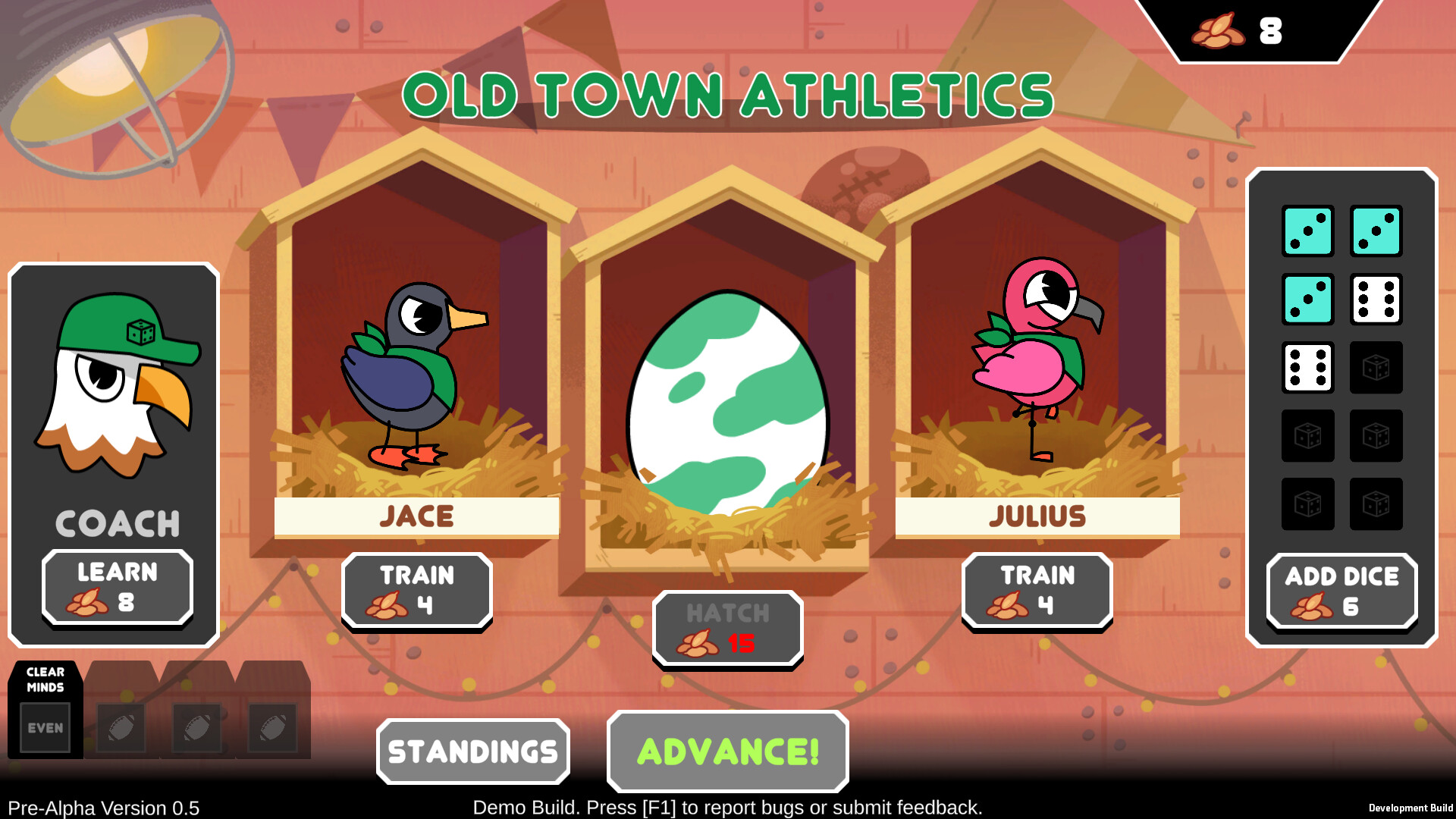Expand the Learn option under Coach
The width and height of the screenshot is (1456, 819).
pyautogui.click(x=116, y=589)
